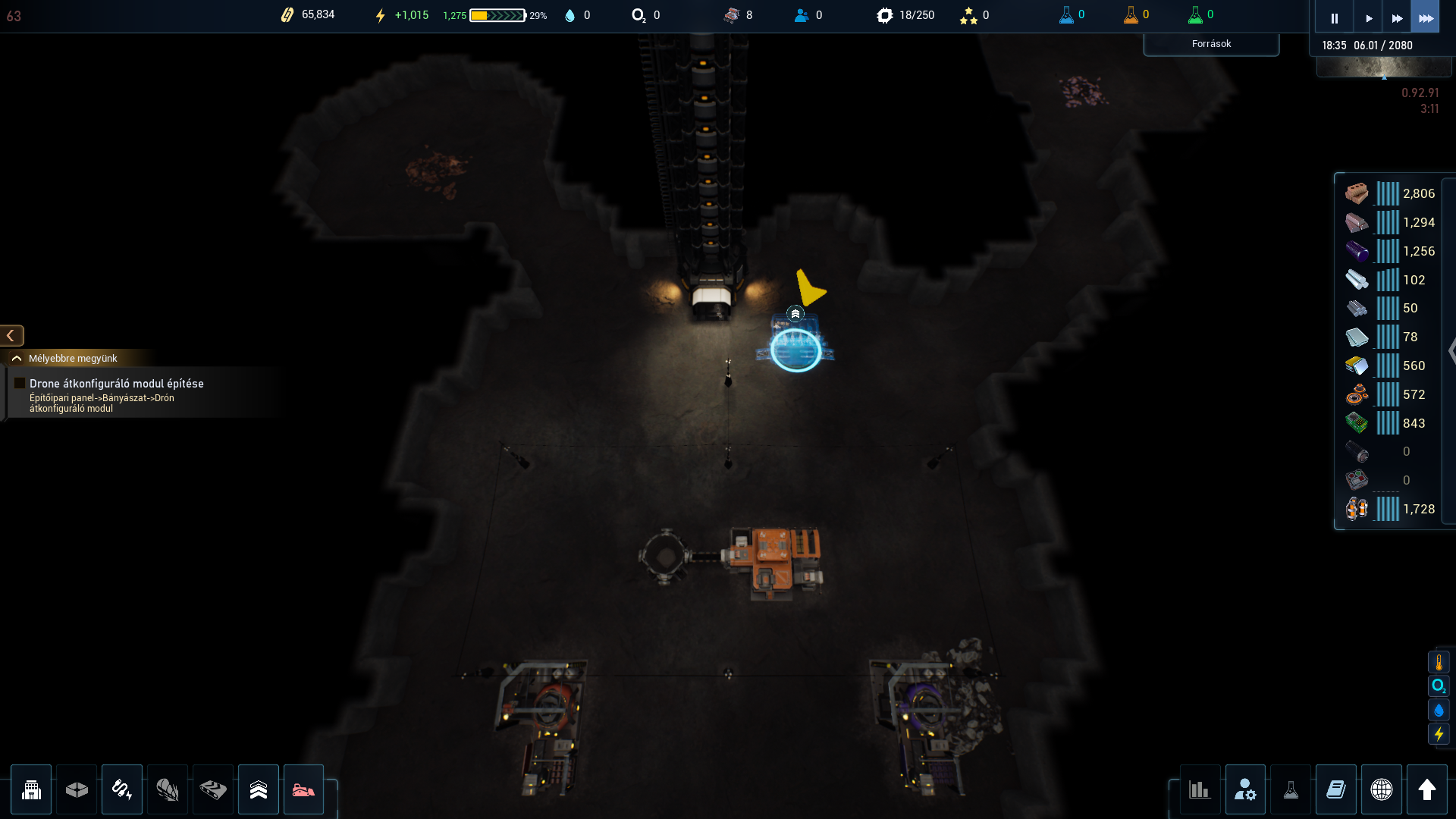The image size is (1456, 819).
Task: Set game speed to double fast-forward
Action: tap(1396, 18)
